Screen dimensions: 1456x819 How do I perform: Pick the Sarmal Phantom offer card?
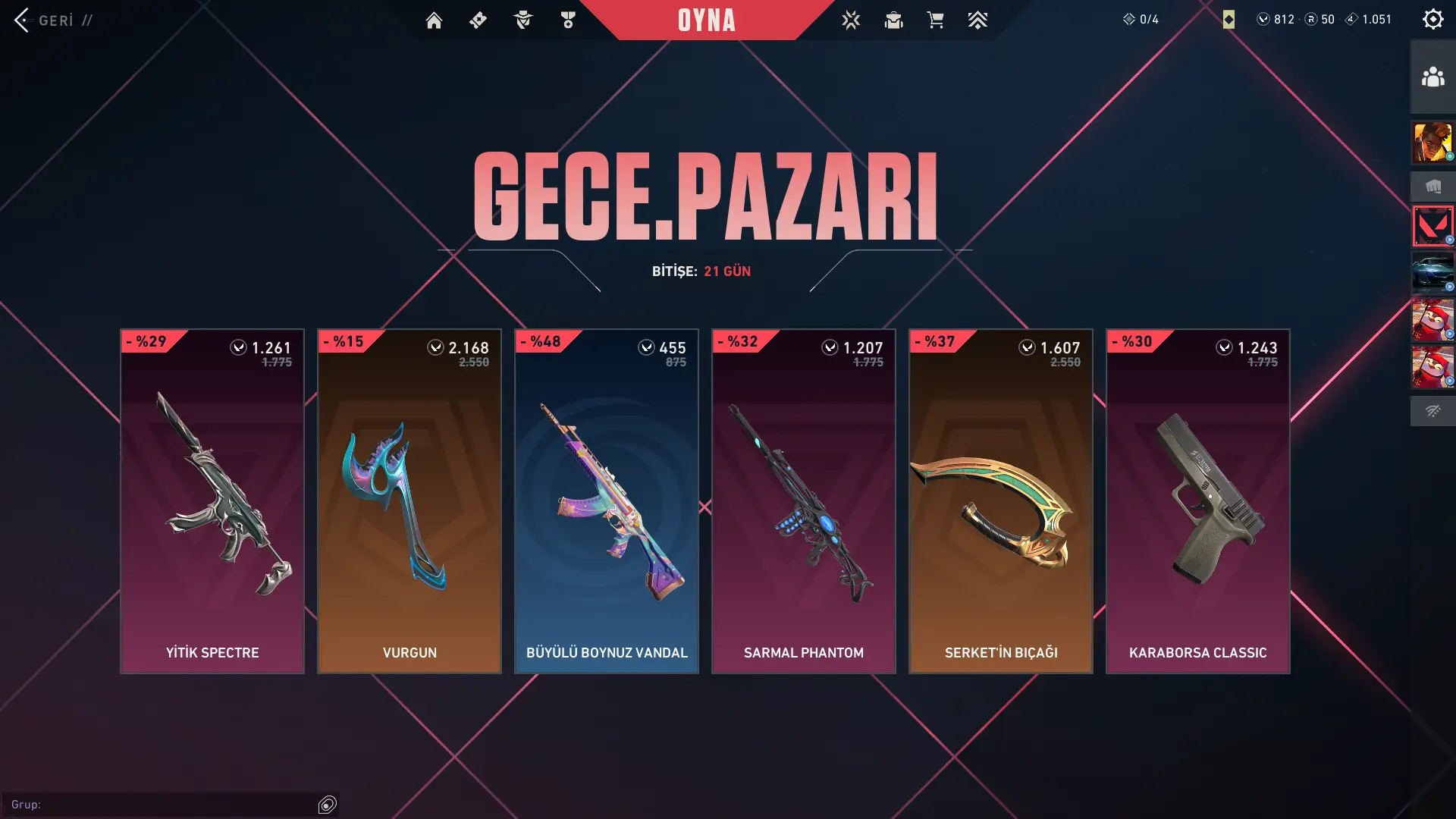point(804,500)
